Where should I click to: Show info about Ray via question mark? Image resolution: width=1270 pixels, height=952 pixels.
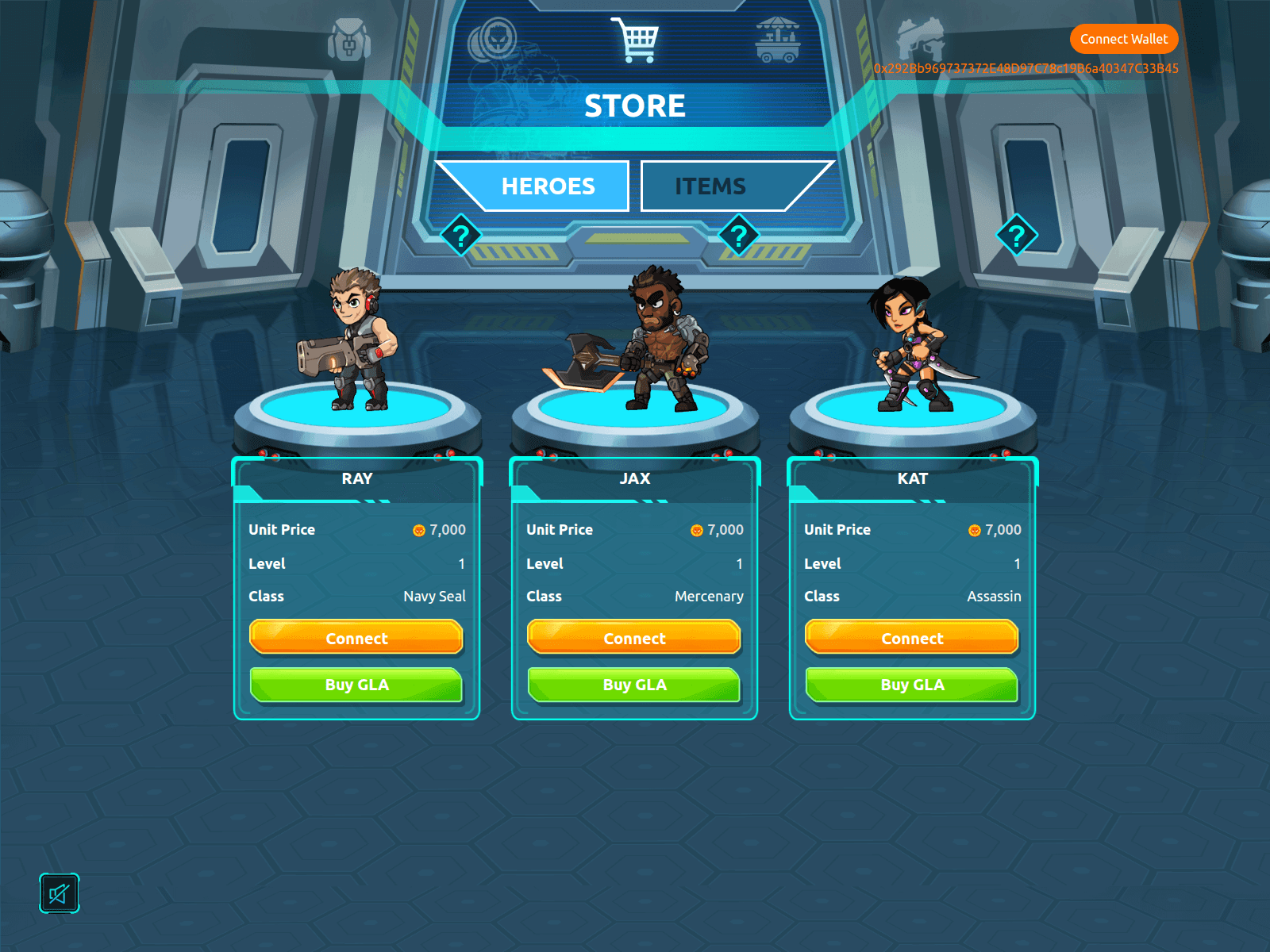pyautogui.click(x=461, y=235)
